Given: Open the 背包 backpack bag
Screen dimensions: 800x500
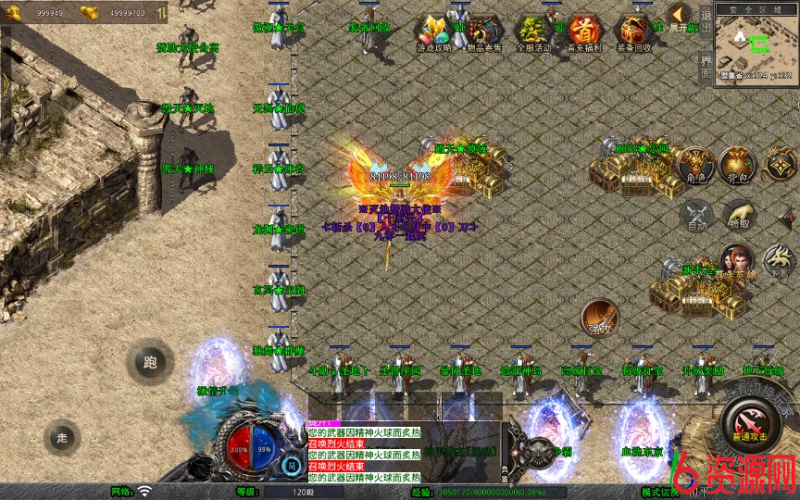Looking at the screenshot, I should tap(738, 165).
